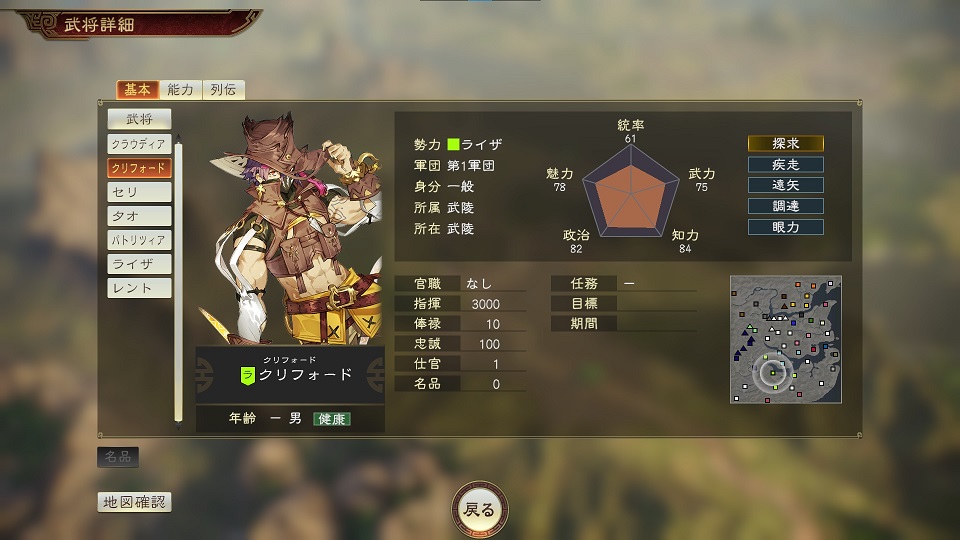Open 地図確認 map check
The image size is (960, 540).
pos(134,502)
